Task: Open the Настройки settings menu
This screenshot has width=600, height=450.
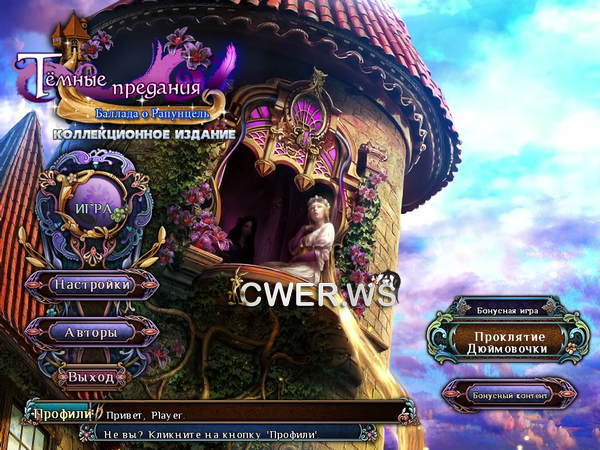Action: pos(93,285)
